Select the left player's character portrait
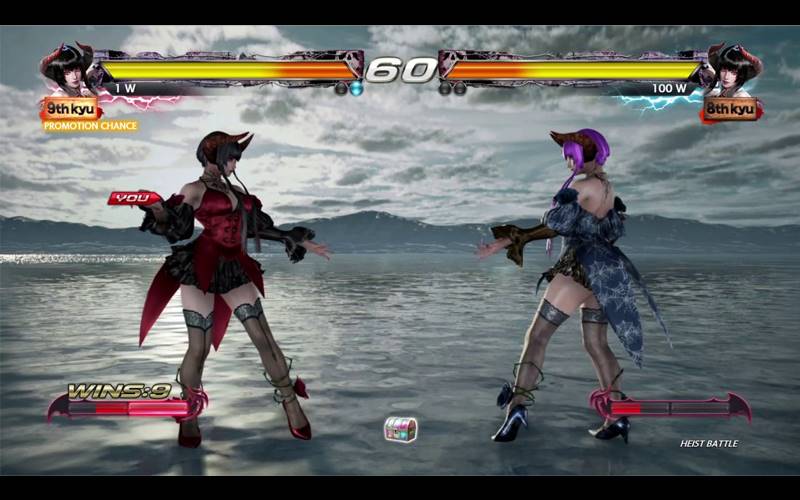 click(x=66, y=69)
